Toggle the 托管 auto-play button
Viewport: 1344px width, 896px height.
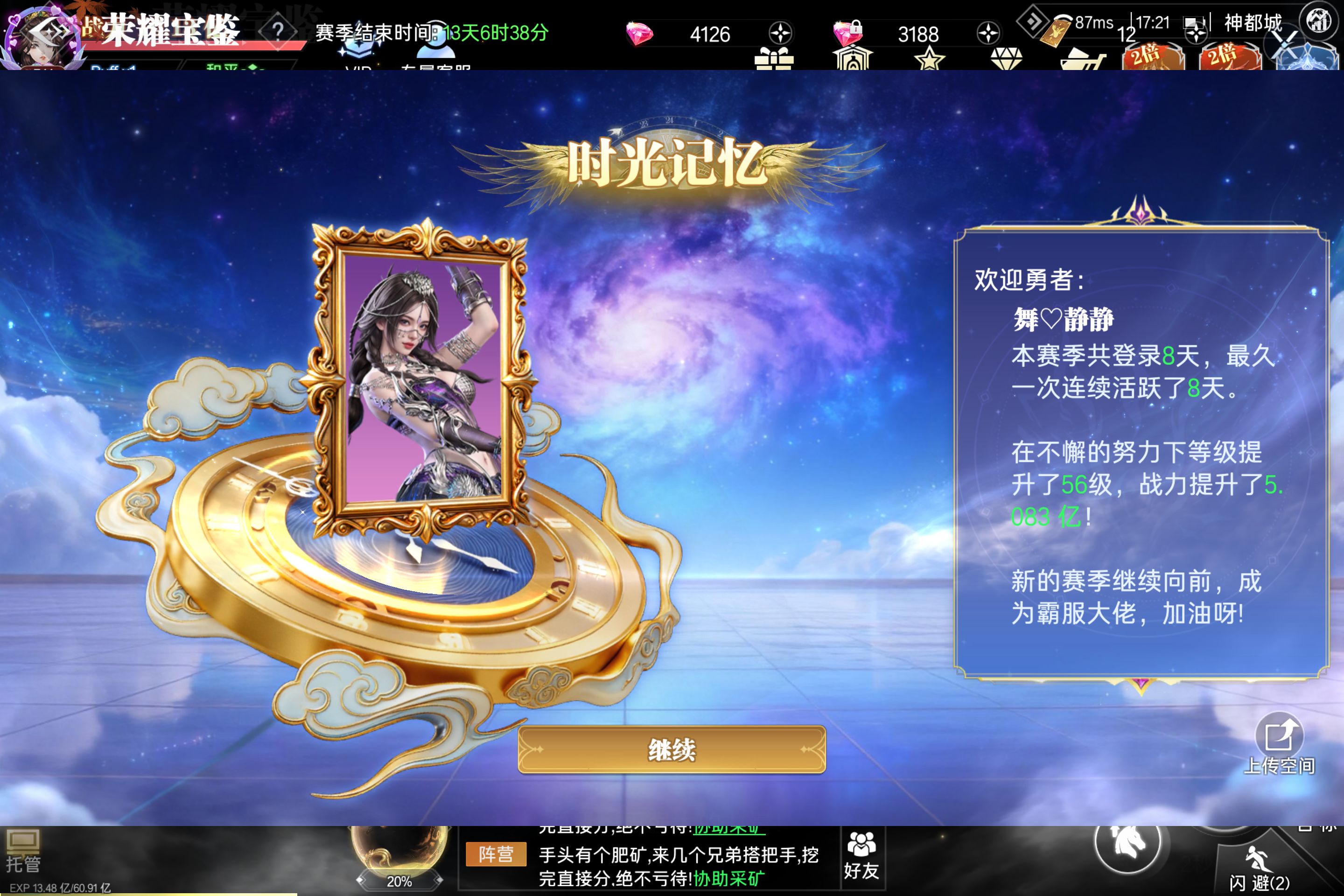coord(23,851)
